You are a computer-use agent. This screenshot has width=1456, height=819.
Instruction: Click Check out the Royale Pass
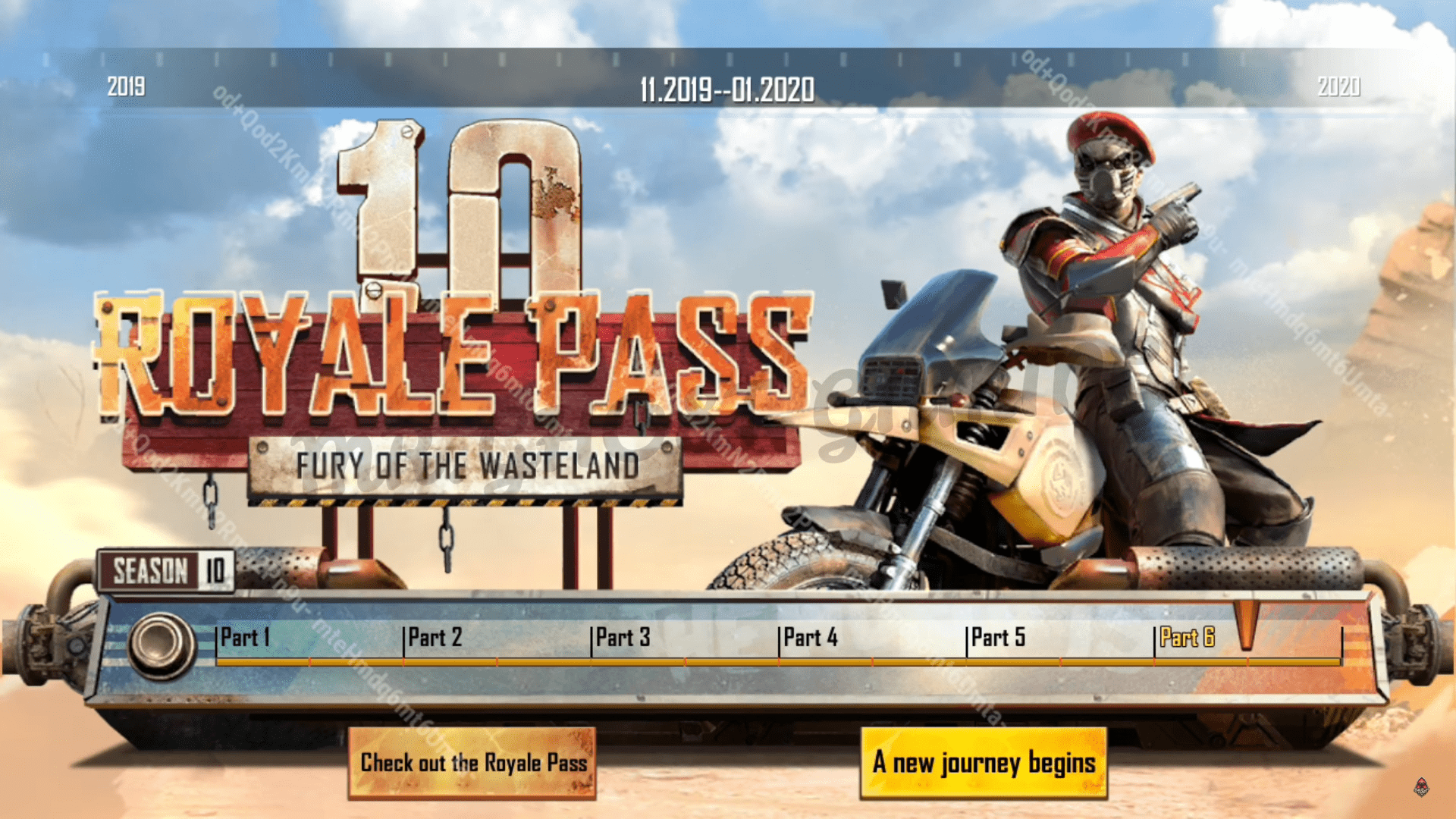[x=475, y=764]
